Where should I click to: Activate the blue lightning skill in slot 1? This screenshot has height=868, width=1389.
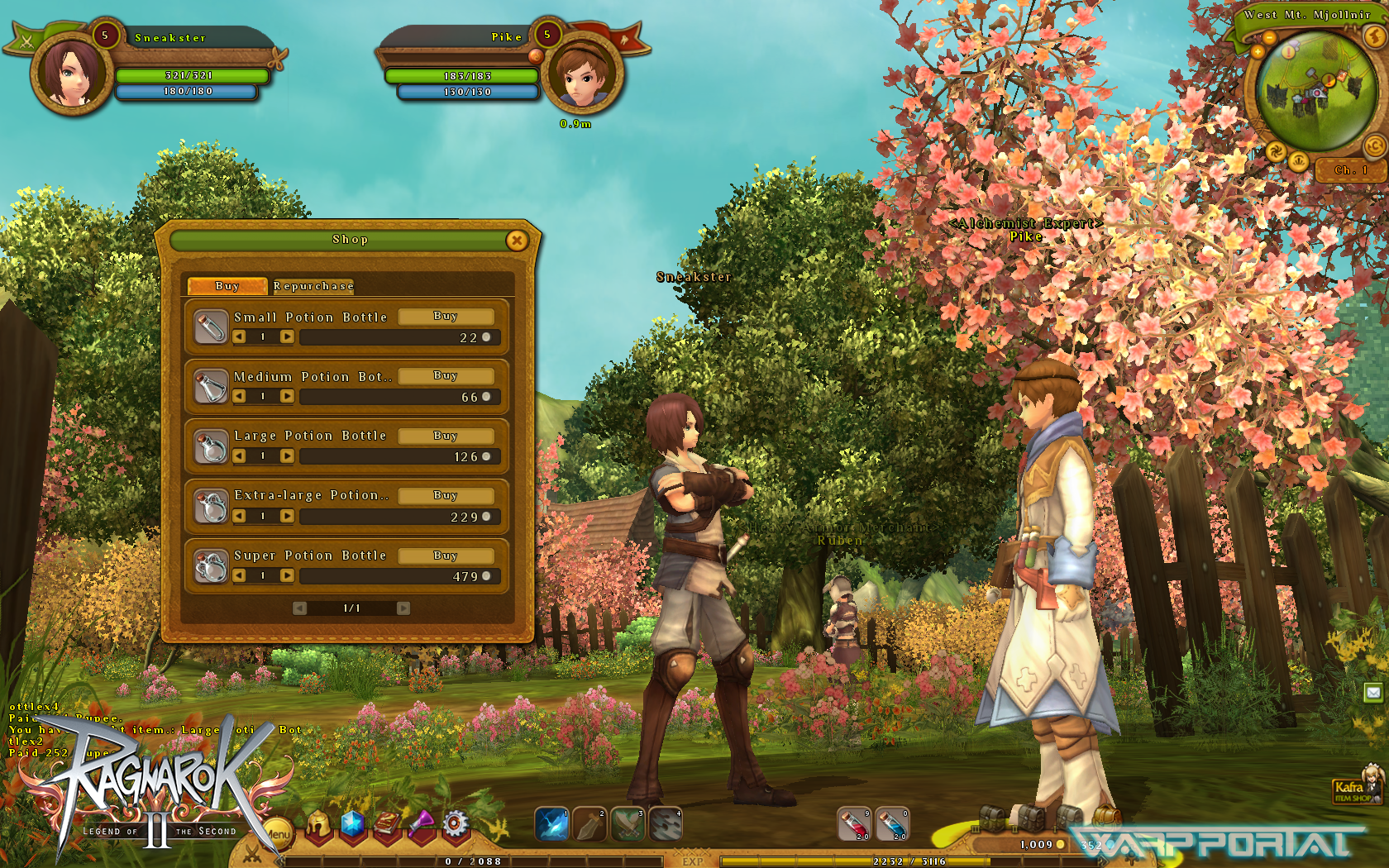pyautogui.click(x=551, y=824)
